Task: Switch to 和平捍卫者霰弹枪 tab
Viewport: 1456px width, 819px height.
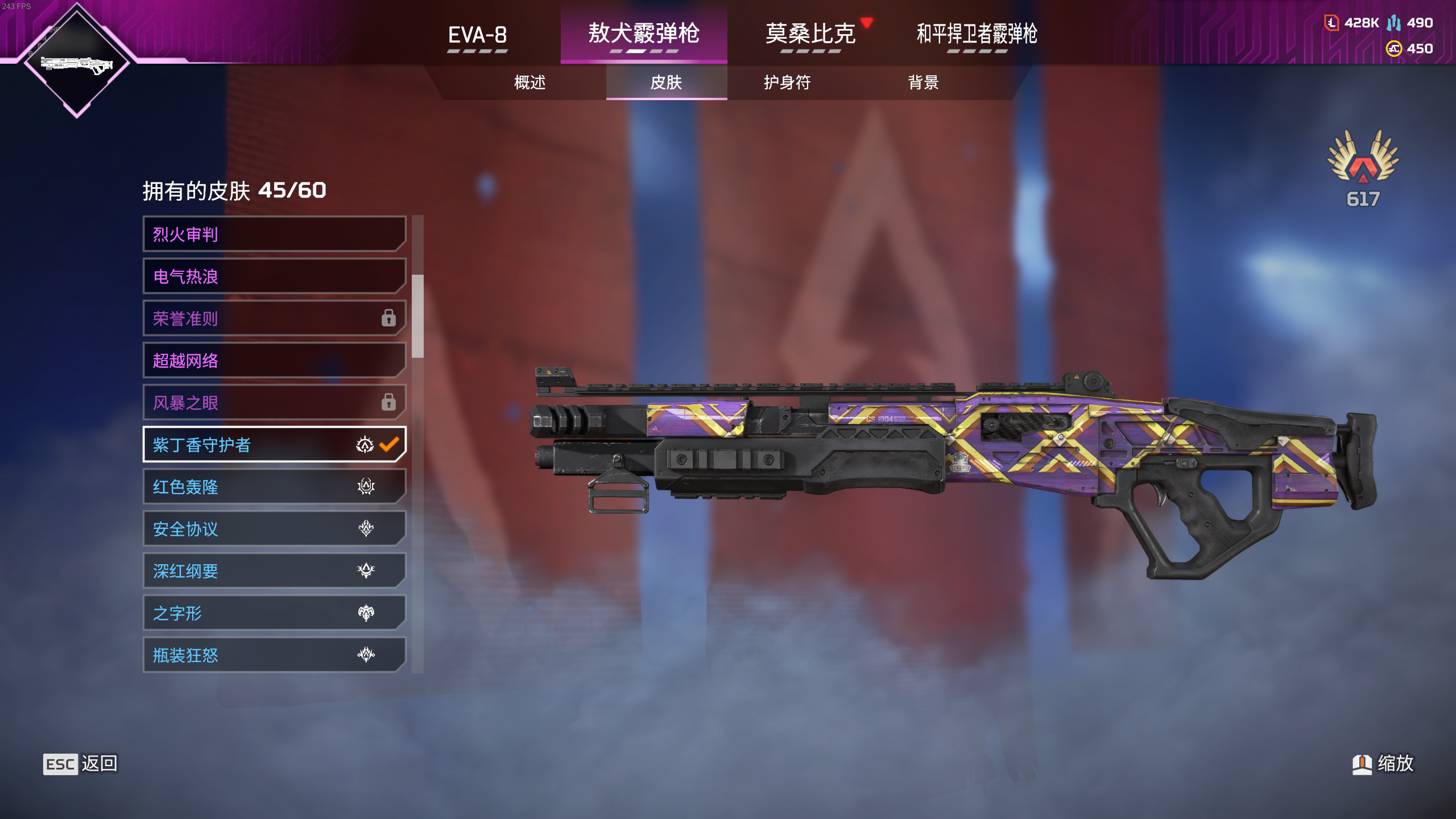Action: tap(977, 34)
